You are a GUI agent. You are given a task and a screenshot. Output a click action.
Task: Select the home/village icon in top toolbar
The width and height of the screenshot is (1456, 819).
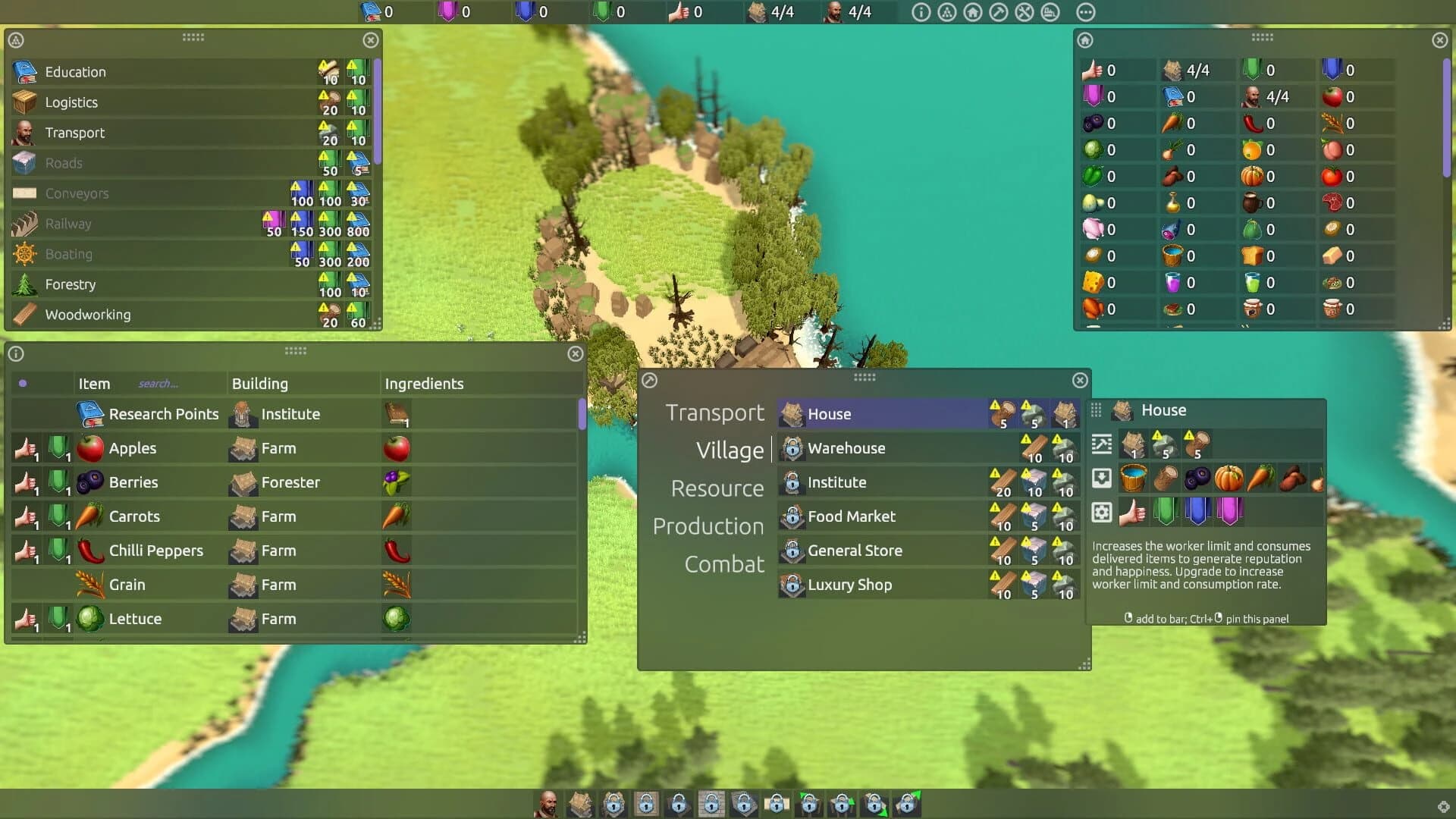tap(973, 12)
